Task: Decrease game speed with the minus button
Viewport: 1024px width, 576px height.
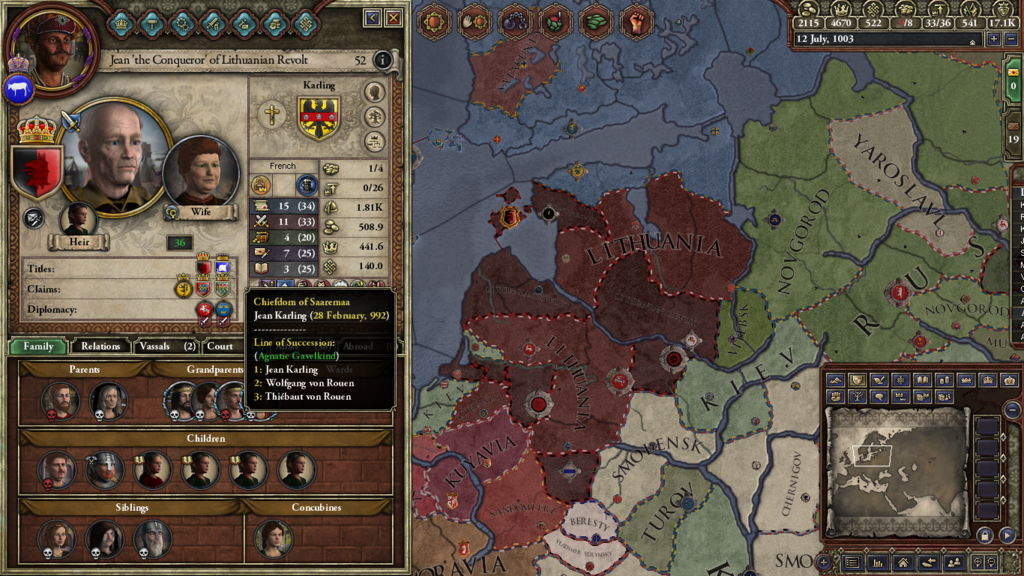Action: coord(1010,40)
